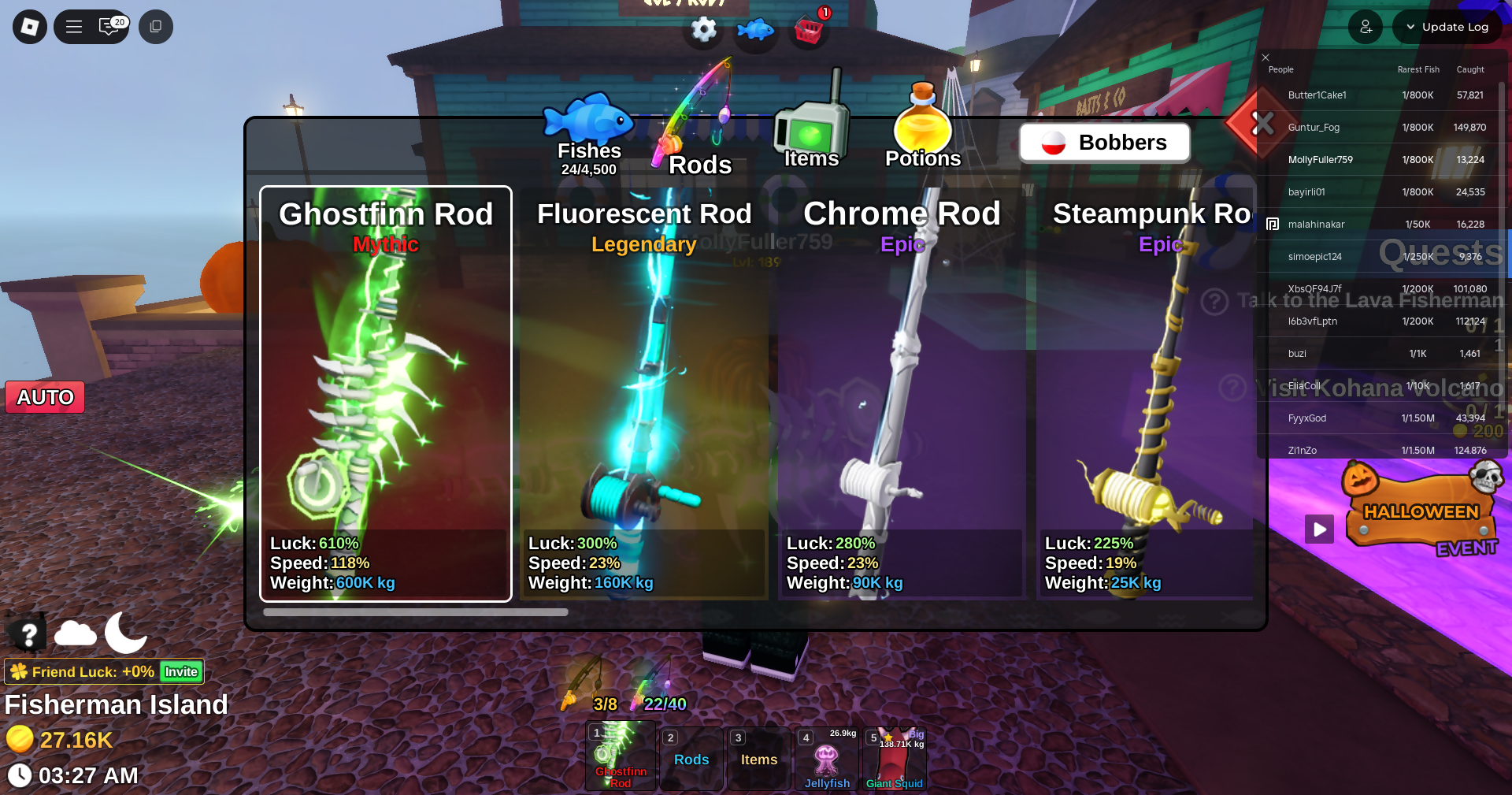Choose the Fluorescent Rod card

click(x=643, y=394)
